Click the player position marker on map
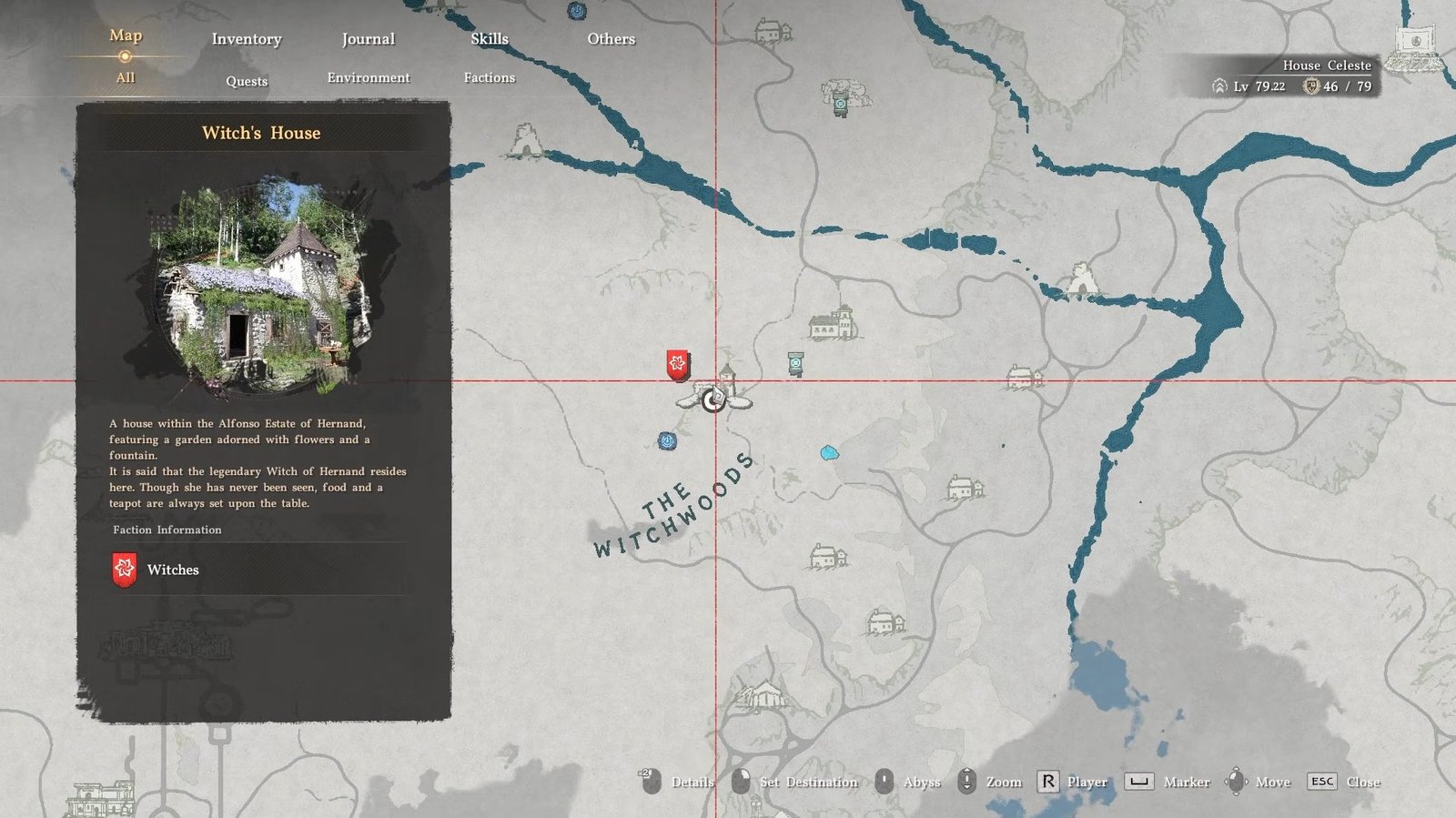Screen dimensions: 1456x818 pos(713,399)
